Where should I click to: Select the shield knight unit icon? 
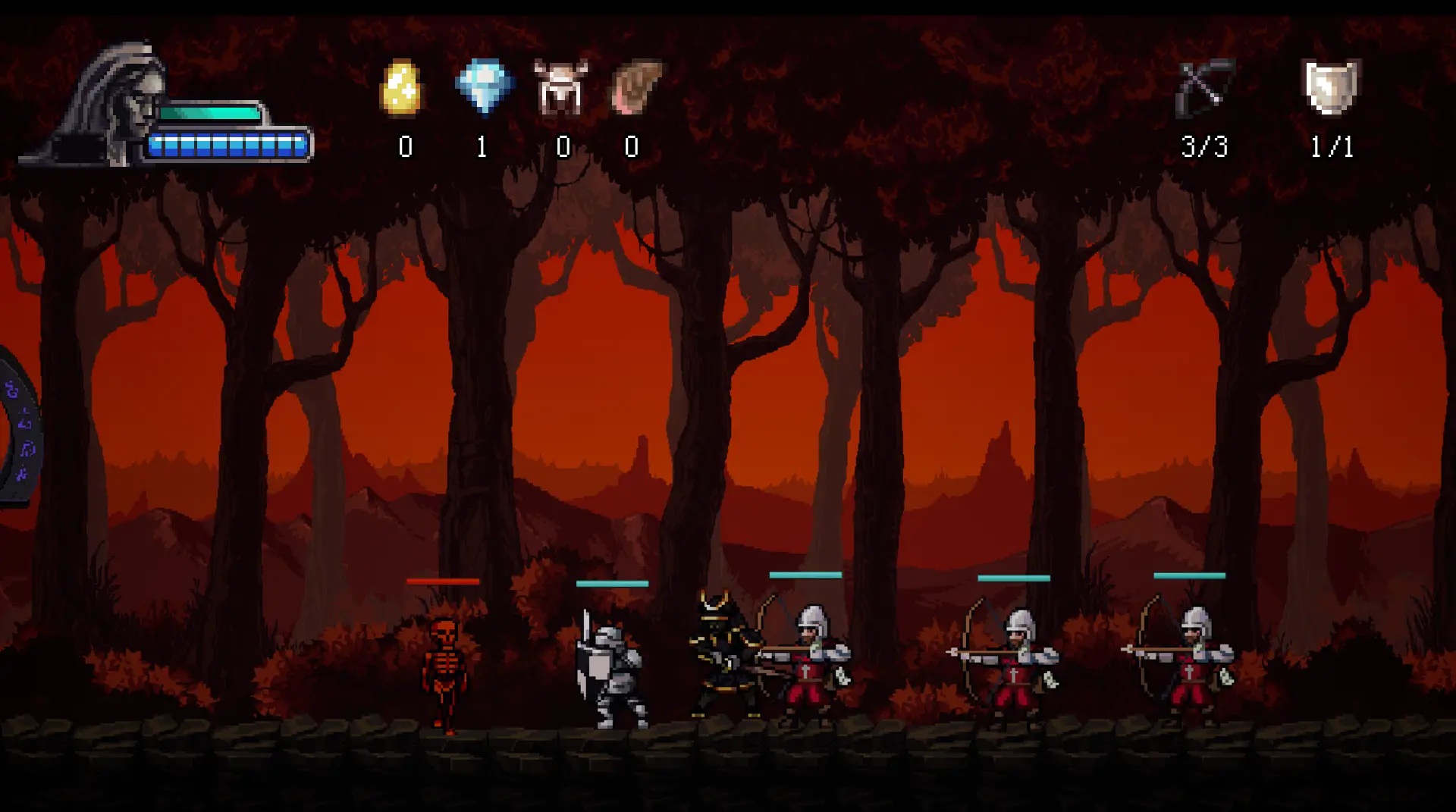tap(1331, 88)
